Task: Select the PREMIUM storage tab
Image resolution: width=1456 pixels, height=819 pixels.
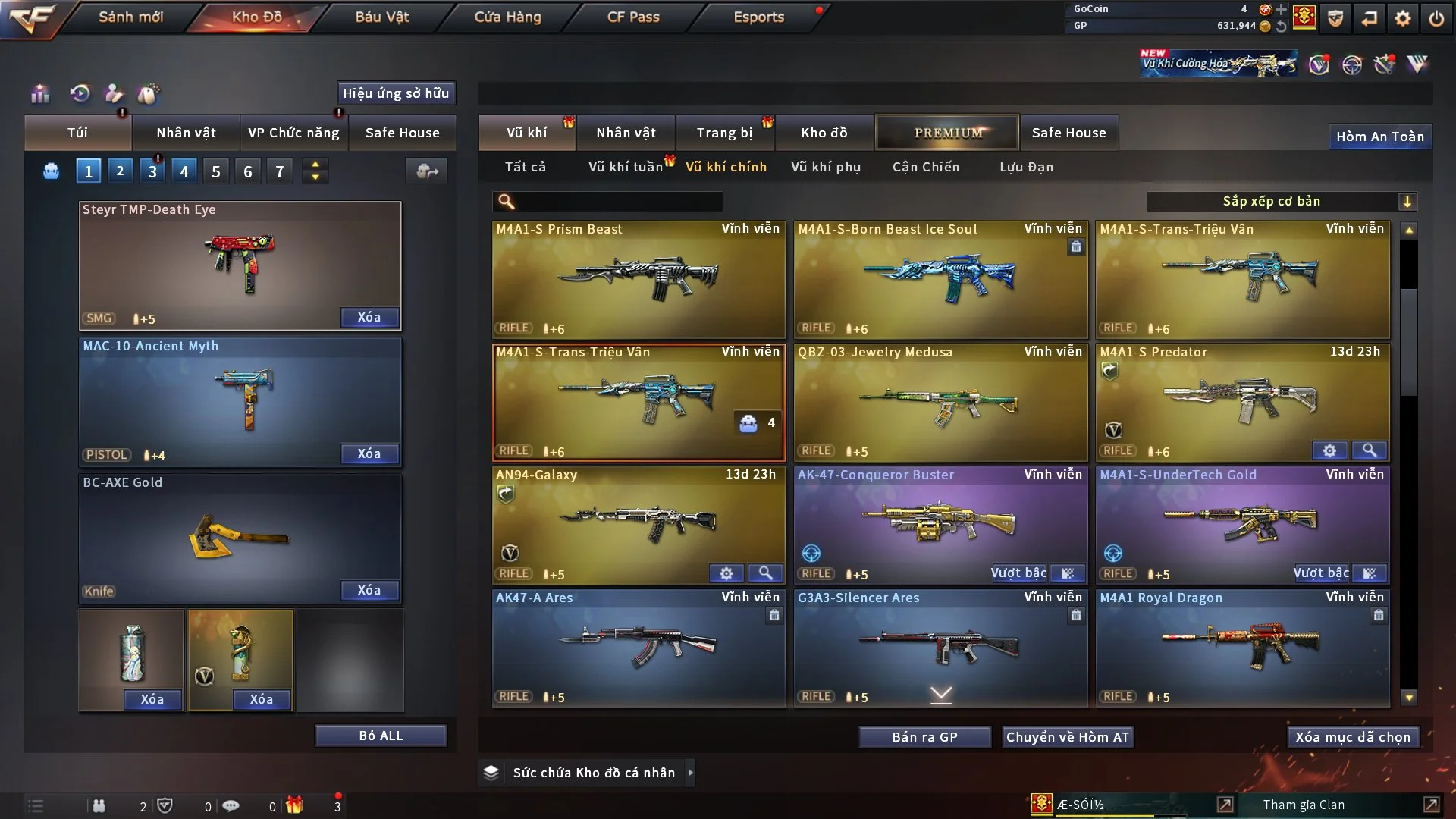Action: tap(947, 133)
